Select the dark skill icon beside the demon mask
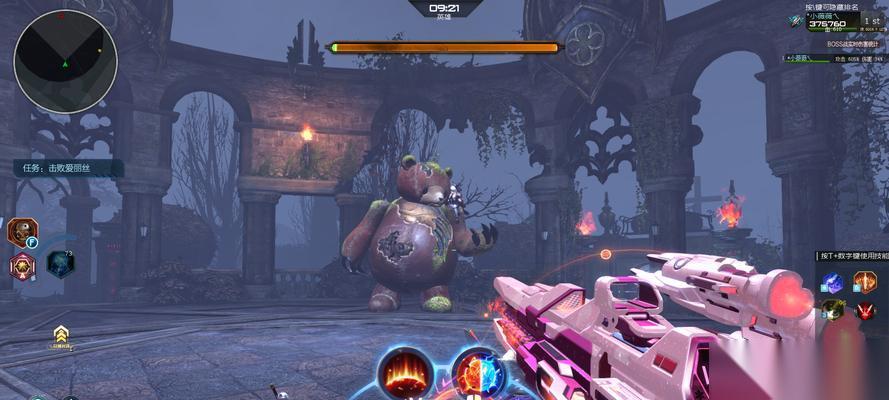 pos(833,311)
